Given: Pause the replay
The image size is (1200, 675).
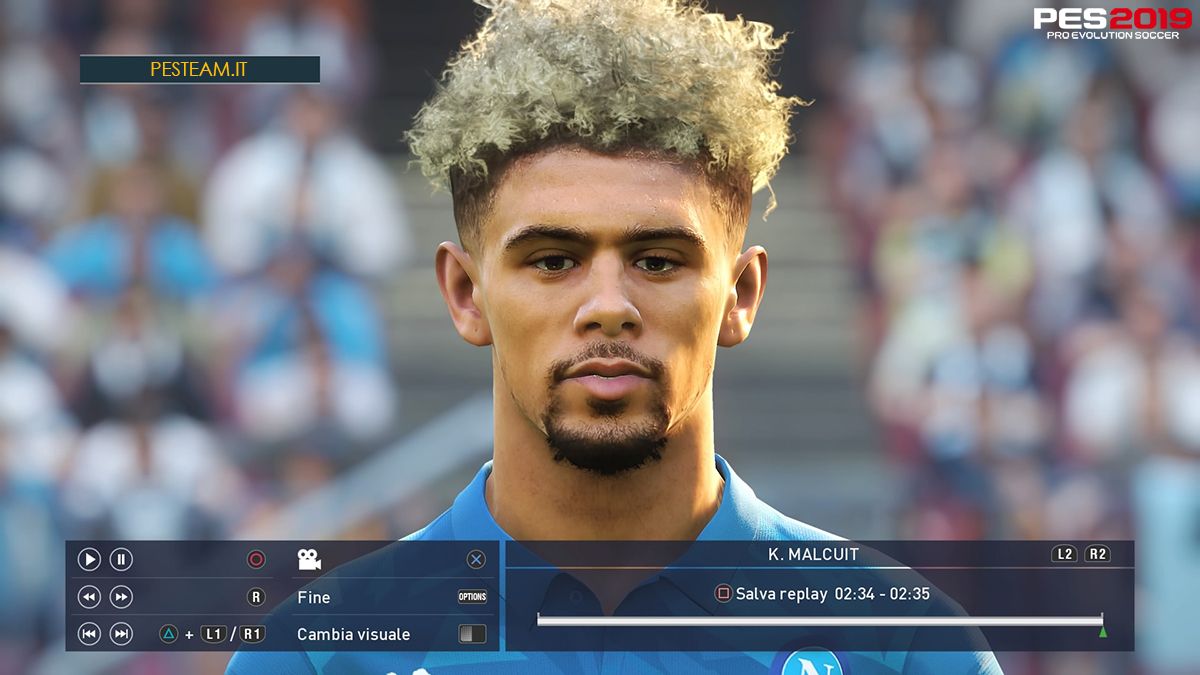Looking at the screenshot, I should point(121,560).
